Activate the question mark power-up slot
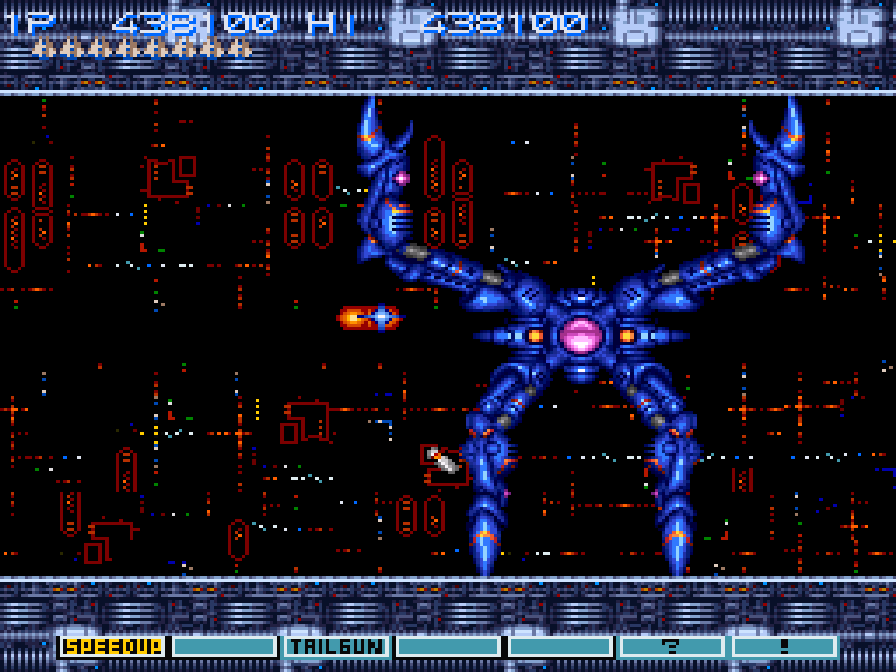 672,647
